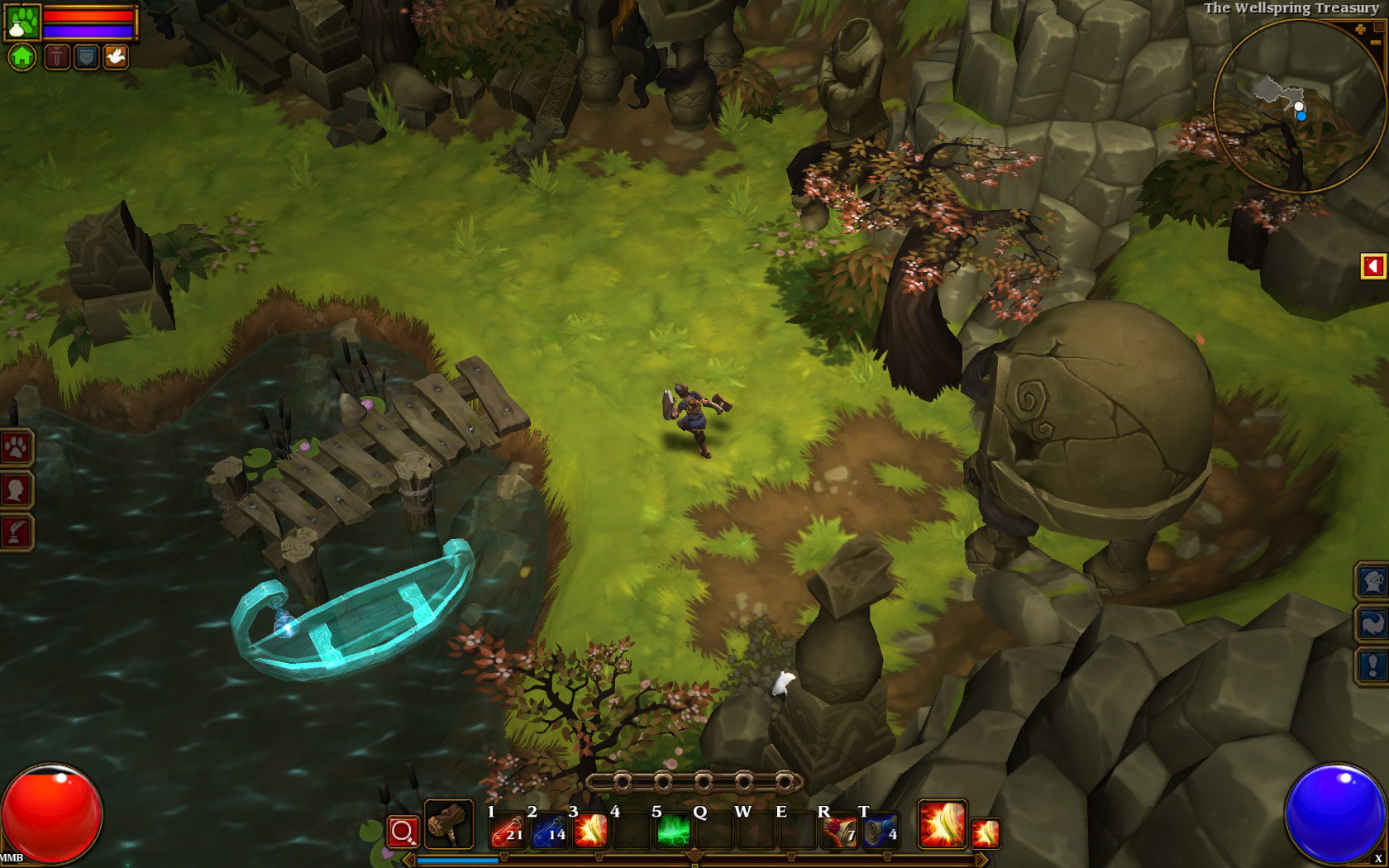Select the red sword pet stance button
Viewport: 1389px width, 868px height.
click(x=56, y=57)
